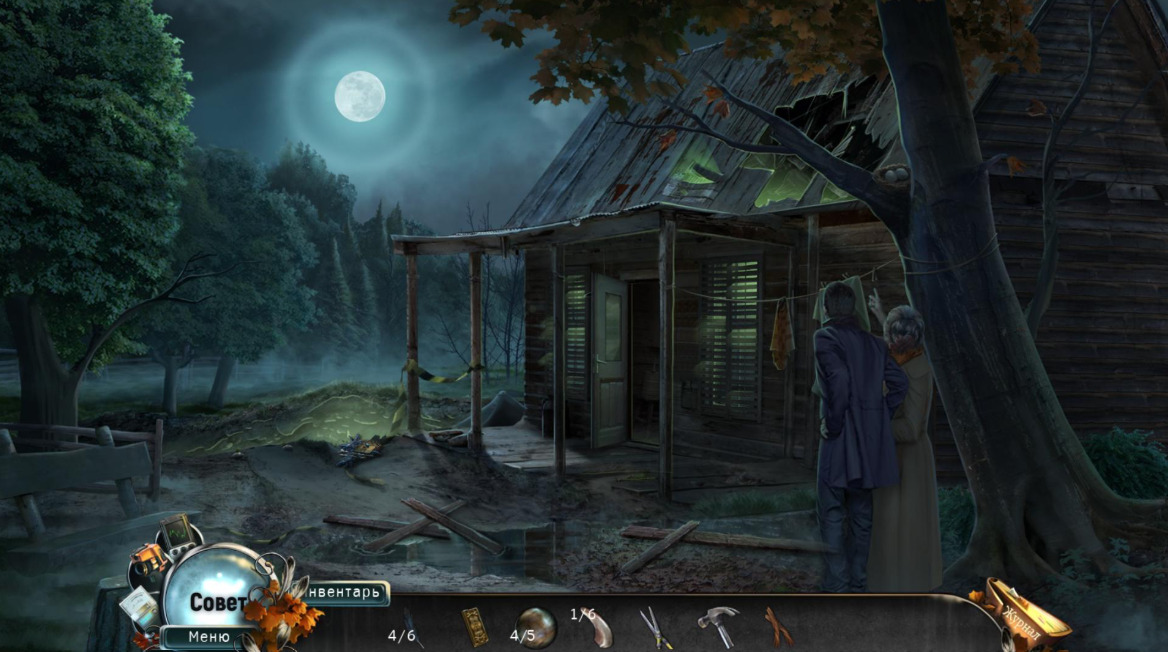
Task: Open the Меню button
Action: tap(209, 637)
